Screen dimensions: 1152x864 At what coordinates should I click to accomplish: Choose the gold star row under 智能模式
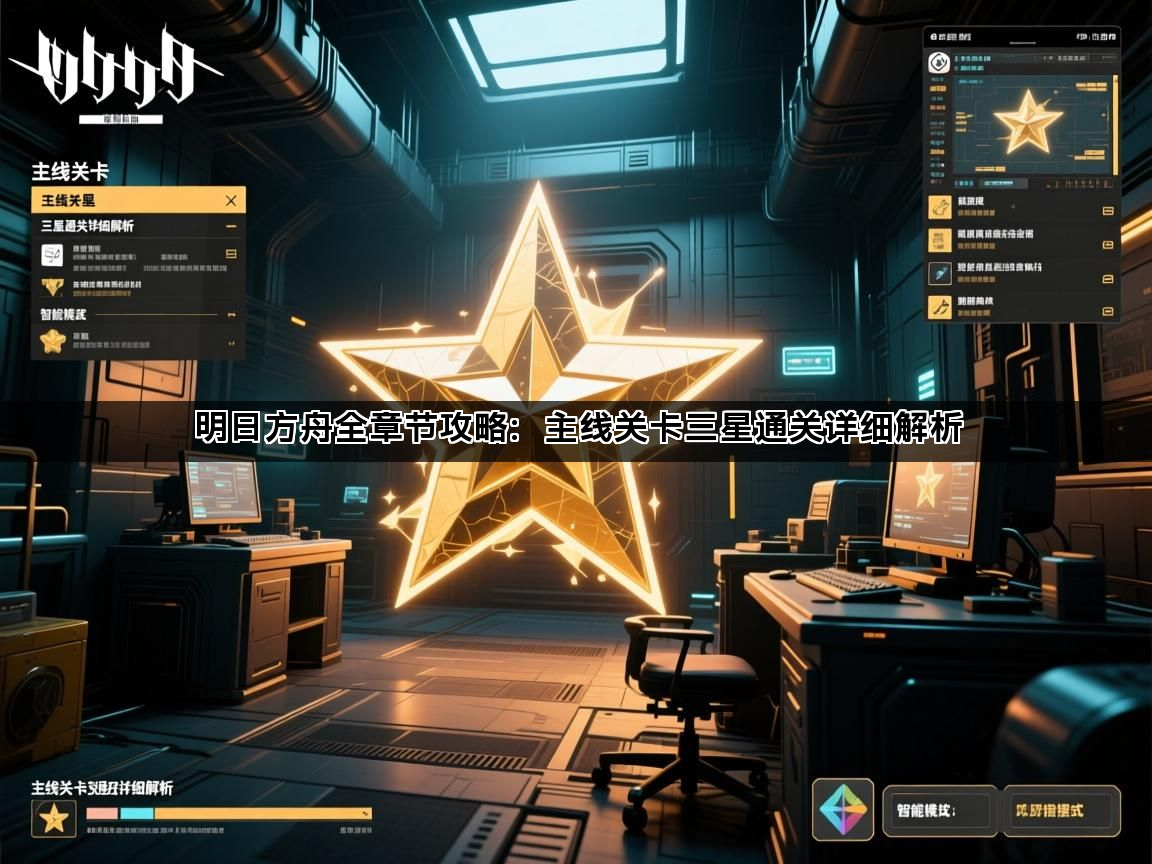[x=53, y=341]
